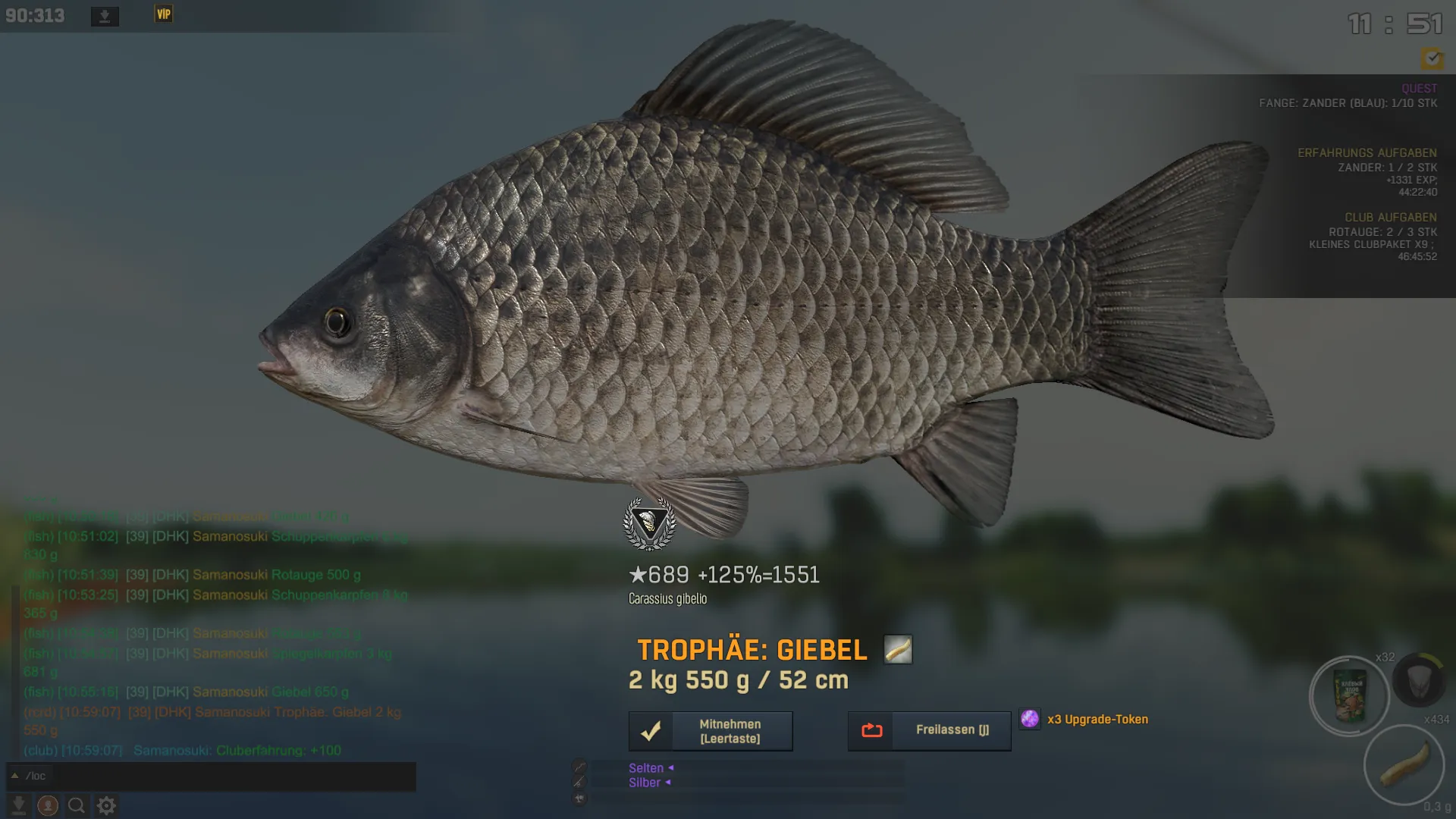Open the Zander quest tracker entry

pos(1348,103)
